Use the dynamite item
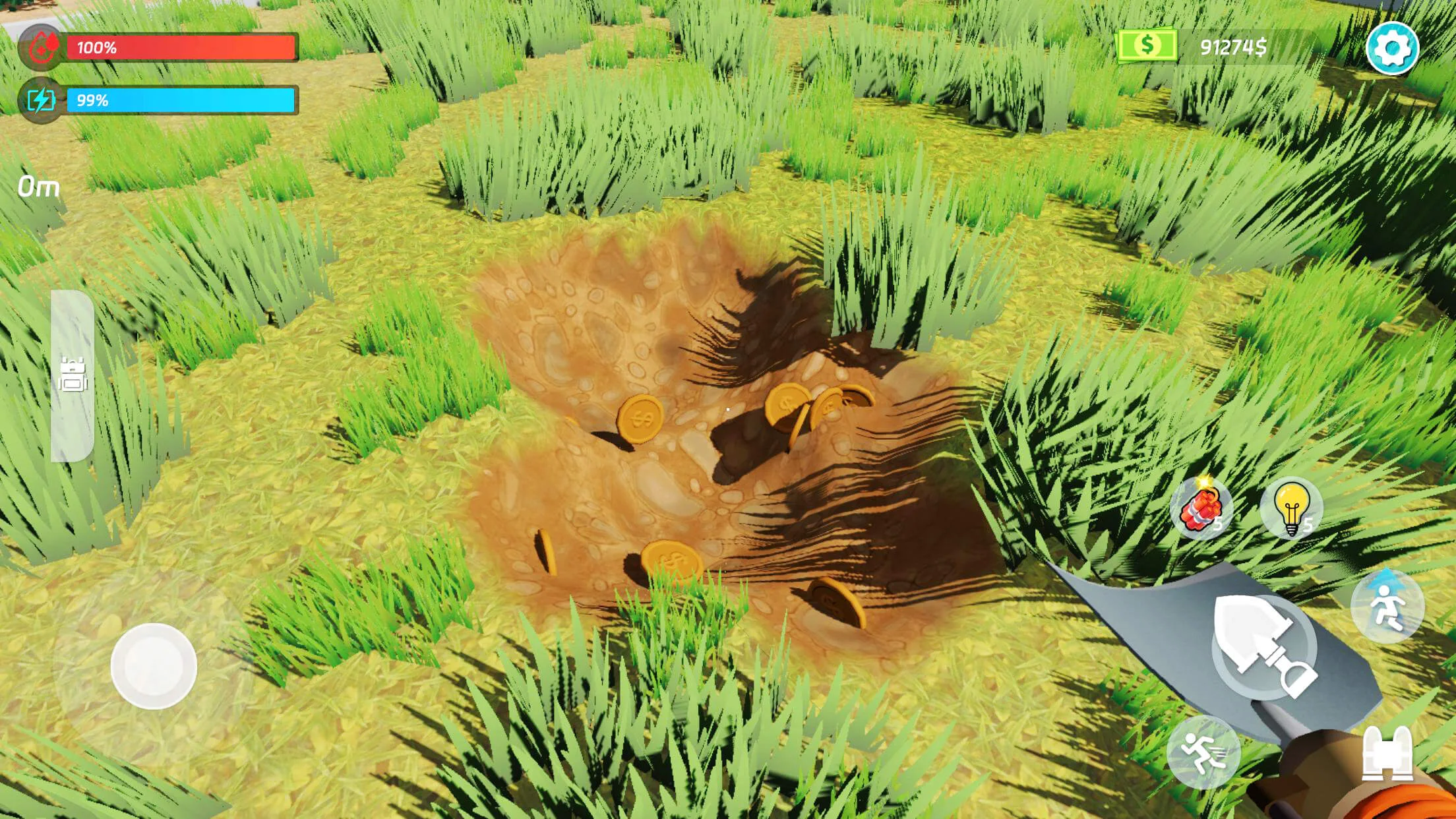Image resolution: width=1456 pixels, height=819 pixels. (x=1201, y=509)
